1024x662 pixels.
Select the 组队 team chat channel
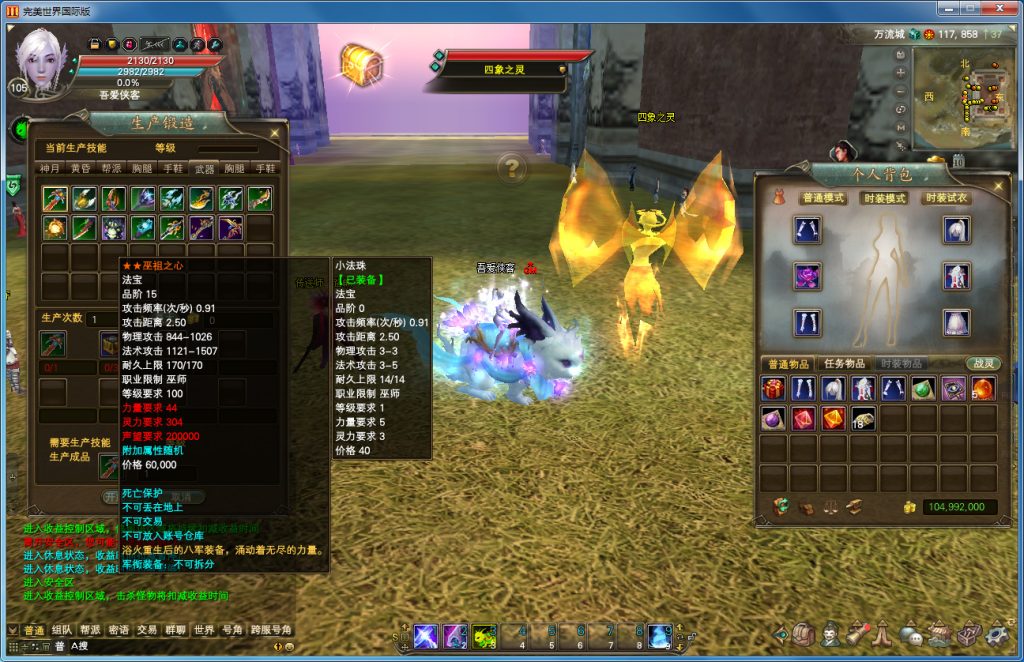62,630
